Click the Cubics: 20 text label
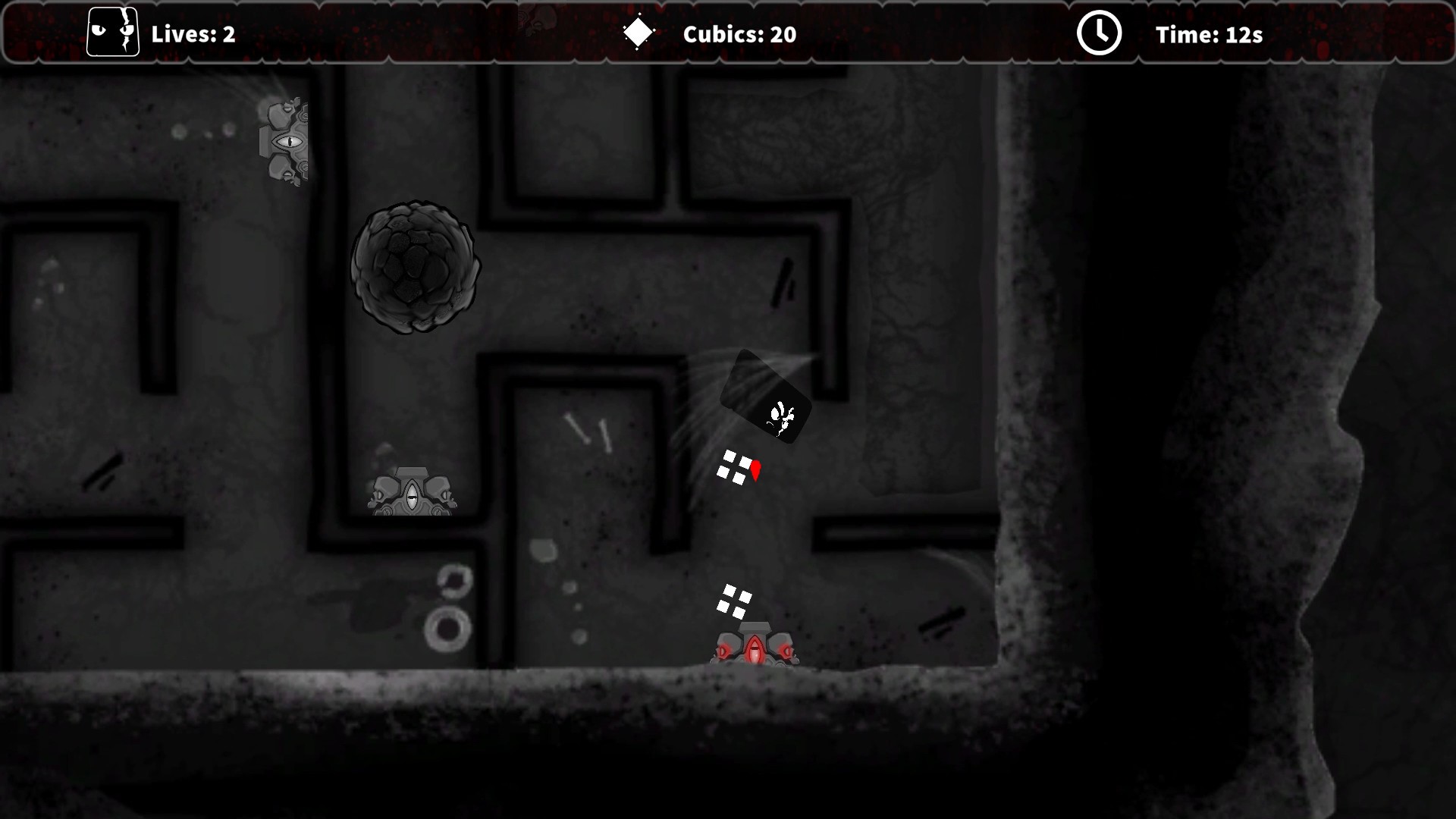This screenshot has width=1456, height=819. point(739,33)
